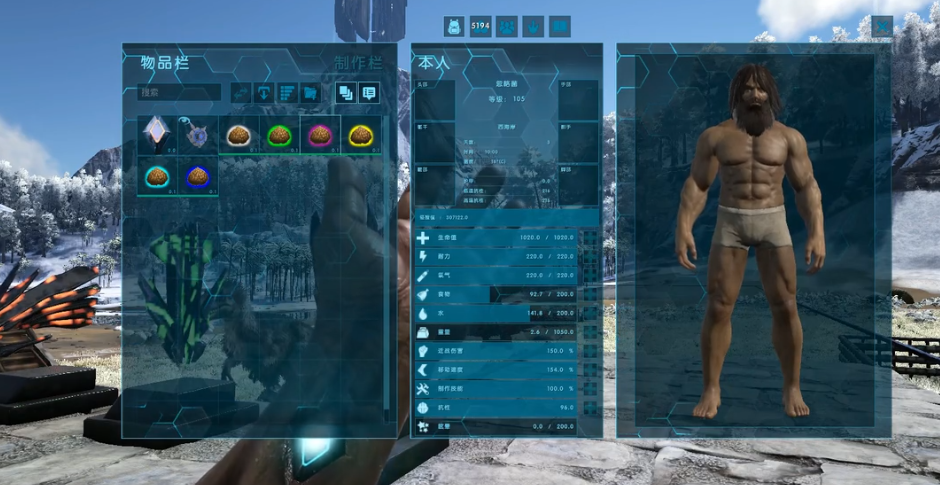
Task: Switch to the 制作栏 crafting tab
Action: [358, 64]
